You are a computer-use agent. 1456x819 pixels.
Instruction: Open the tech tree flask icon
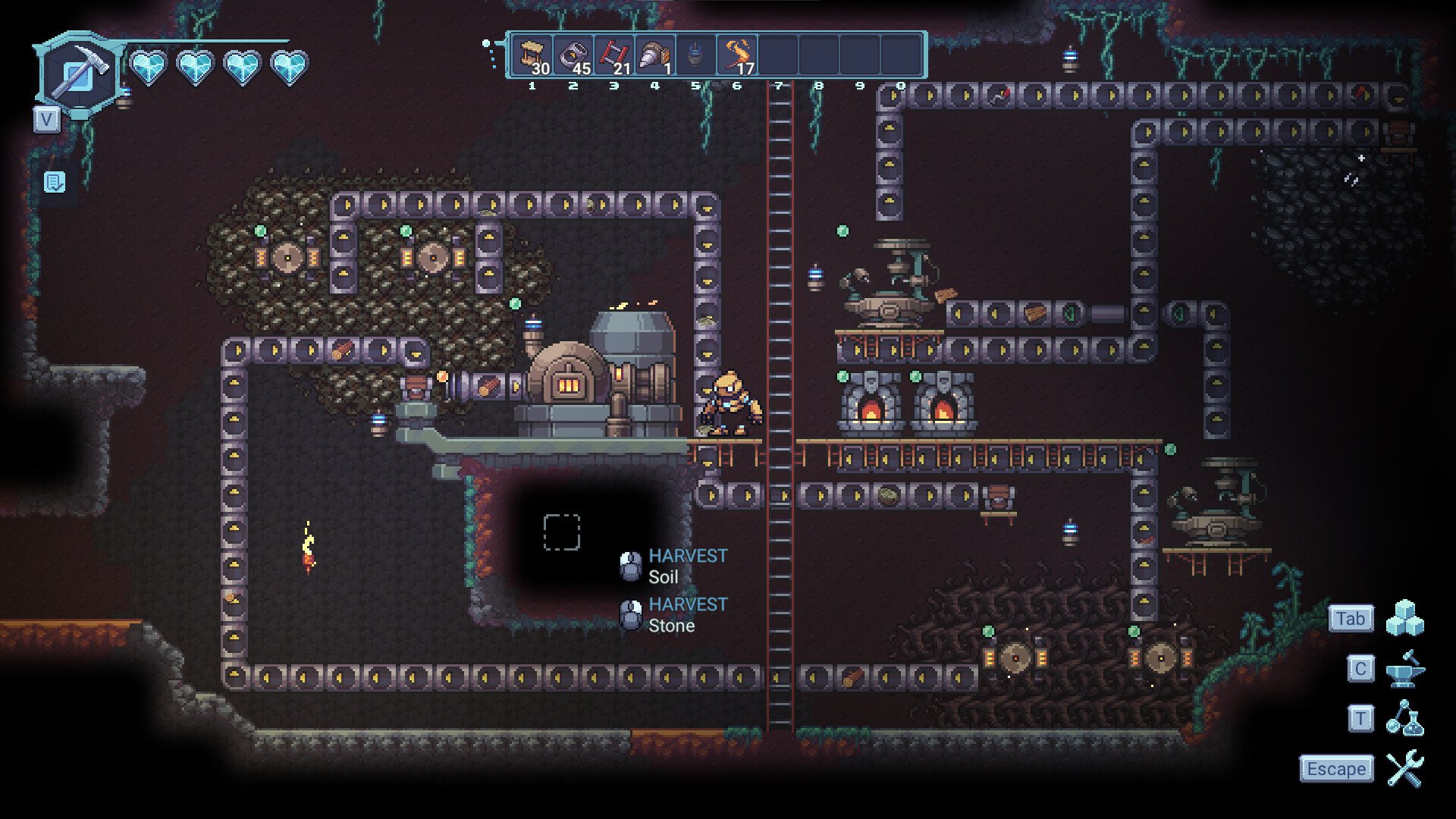(x=1404, y=718)
